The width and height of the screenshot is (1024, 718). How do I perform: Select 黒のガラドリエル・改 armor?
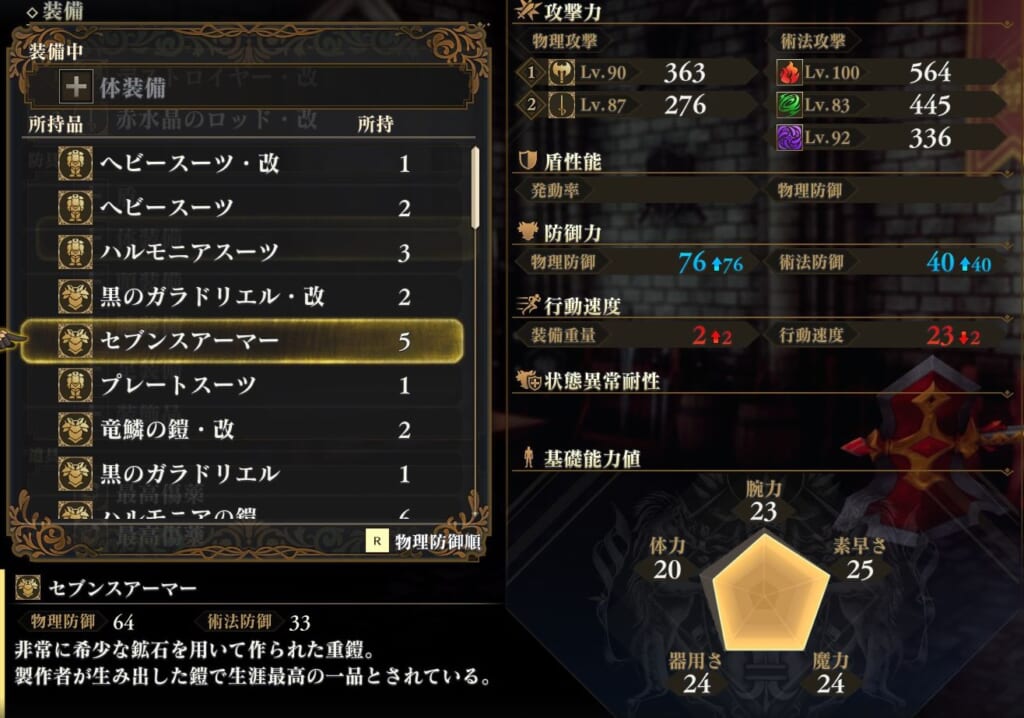[x=240, y=296]
